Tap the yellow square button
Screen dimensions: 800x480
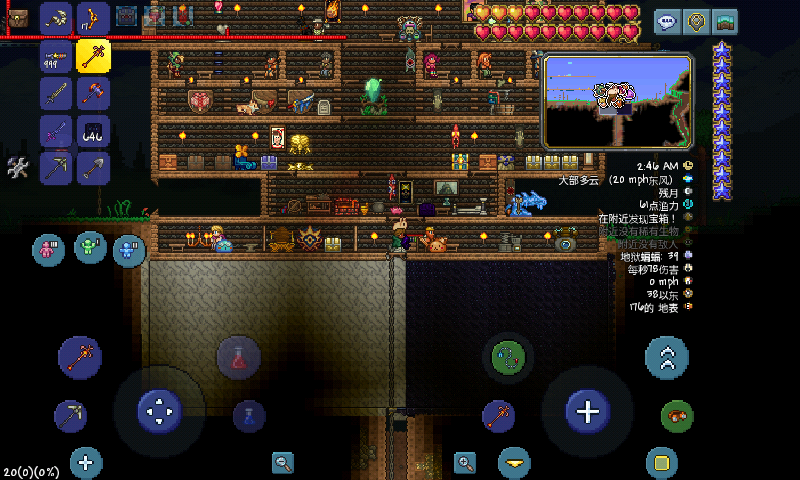point(660,462)
